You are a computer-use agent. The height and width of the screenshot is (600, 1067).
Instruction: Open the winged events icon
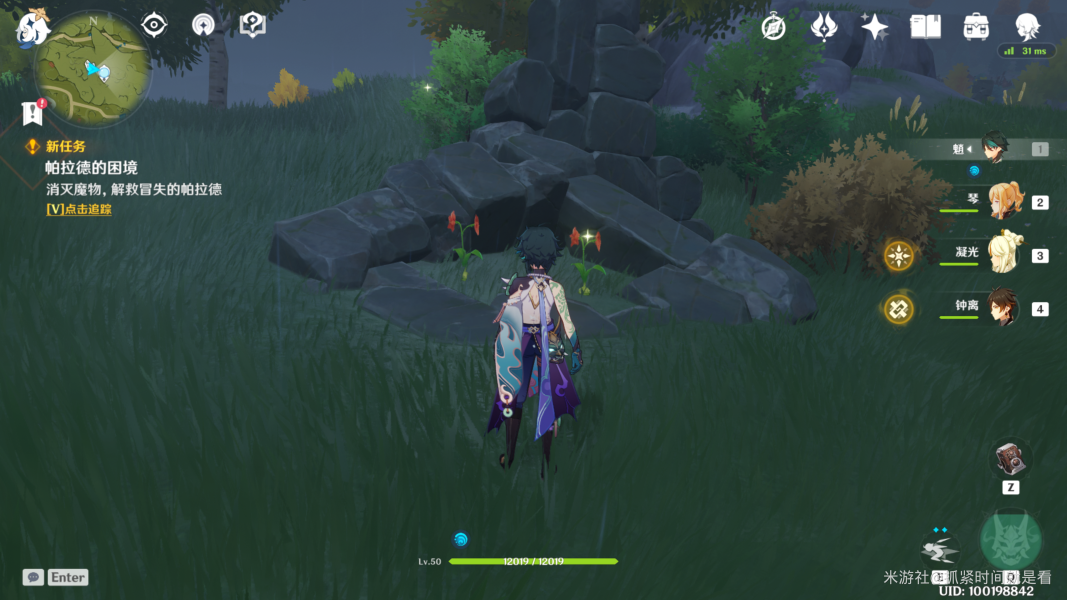pyautogui.click(x=824, y=27)
